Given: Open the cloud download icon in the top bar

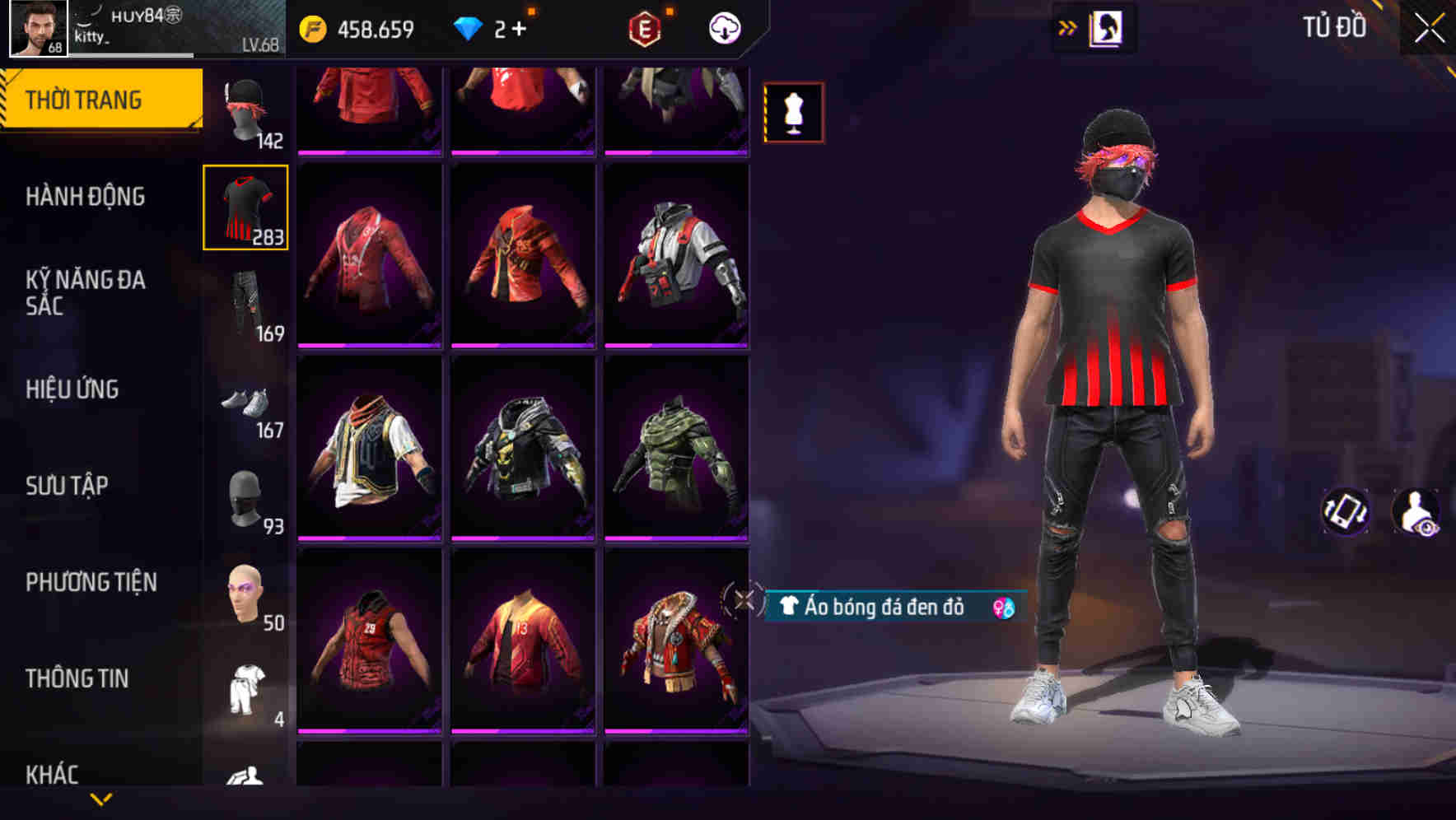Looking at the screenshot, I should click(723, 27).
